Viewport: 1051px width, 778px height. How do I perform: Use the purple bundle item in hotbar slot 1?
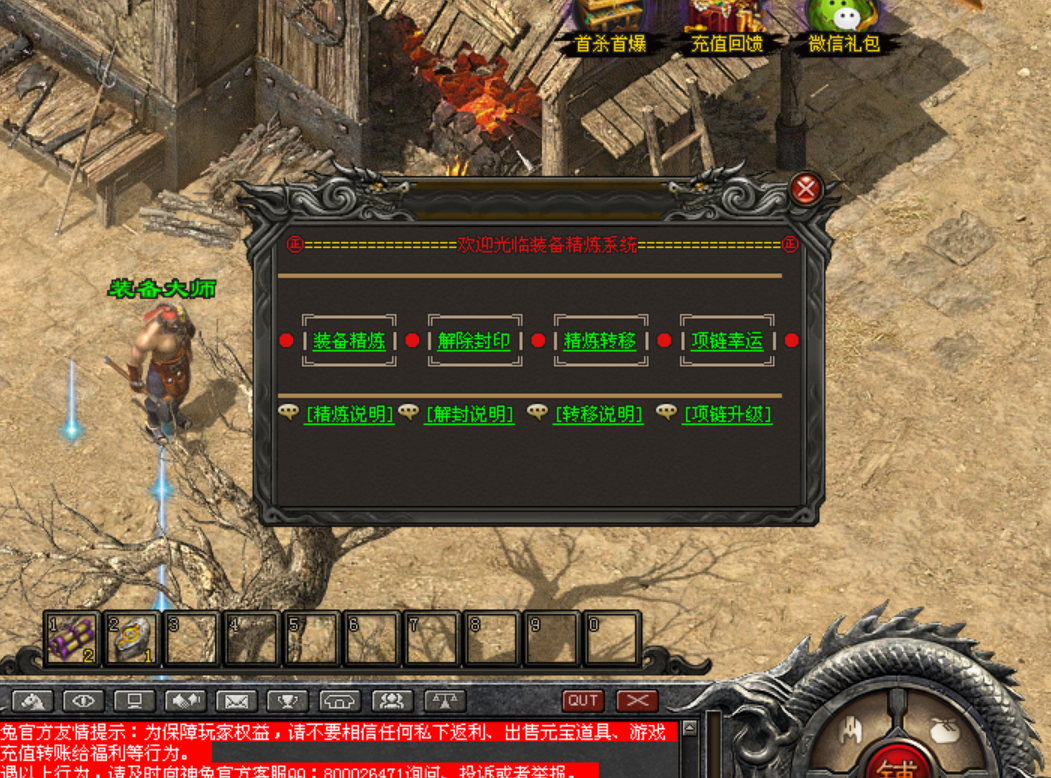click(72, 638)
